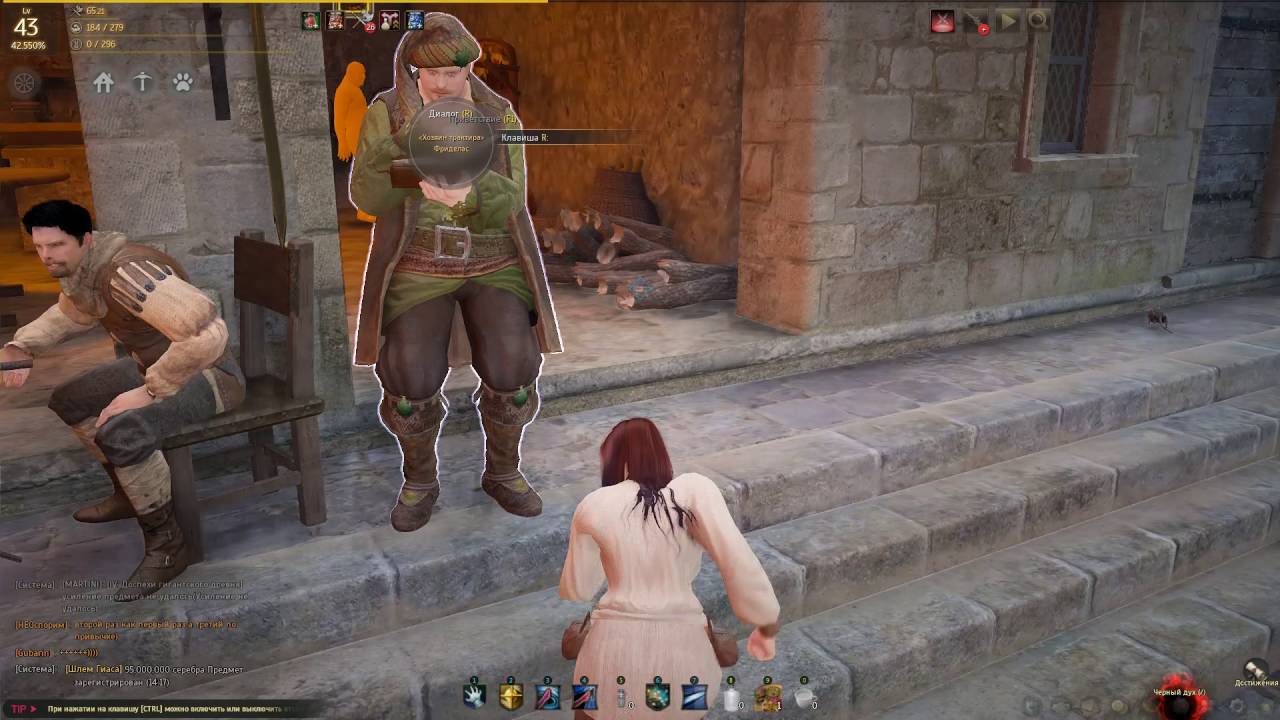The width and height of the screenshot is (1280, 720).
Task: Click the red potion buff icon
Action: (x=311, y=21)
